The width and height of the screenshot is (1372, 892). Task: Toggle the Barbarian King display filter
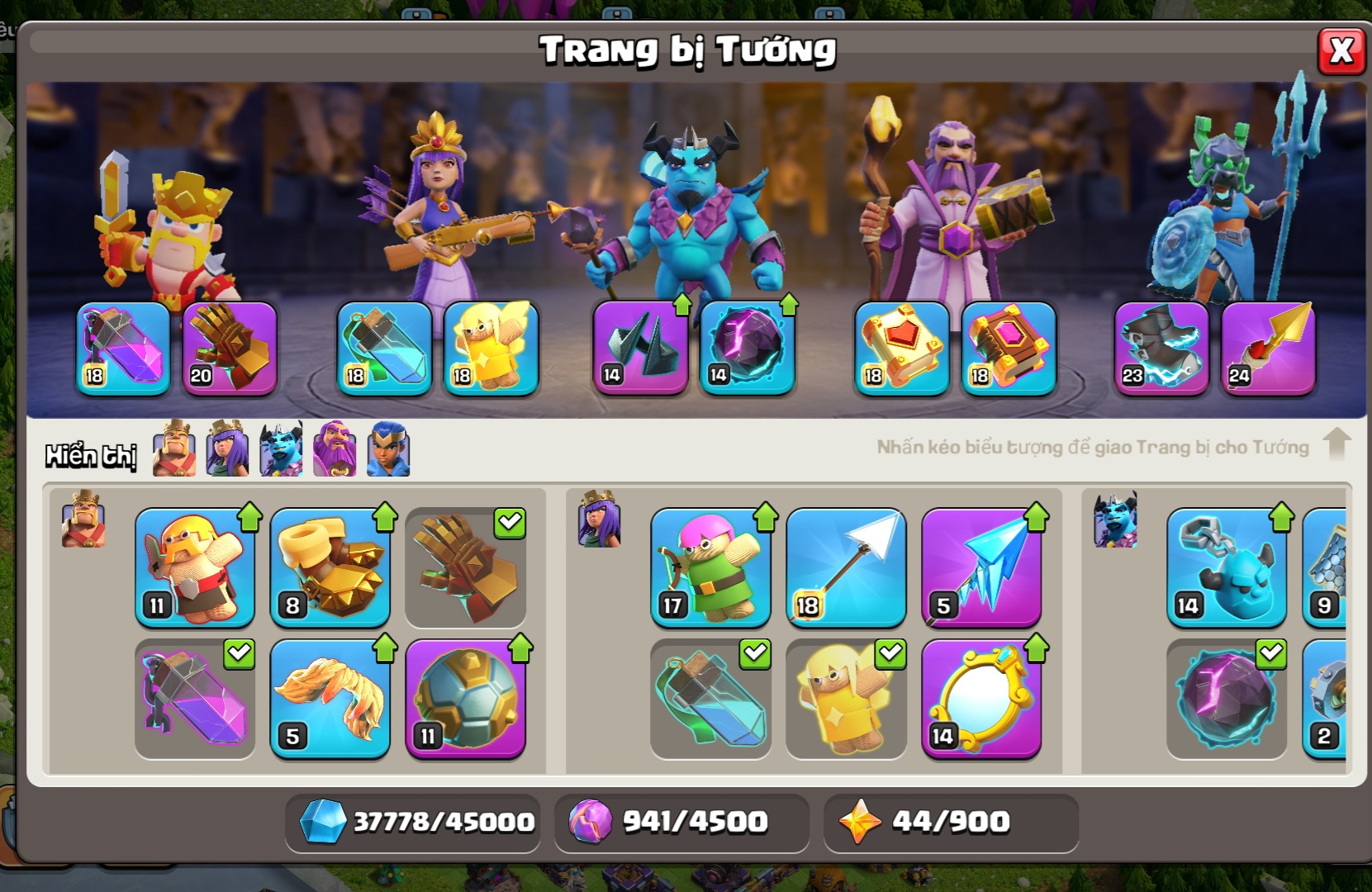[174, 448]
